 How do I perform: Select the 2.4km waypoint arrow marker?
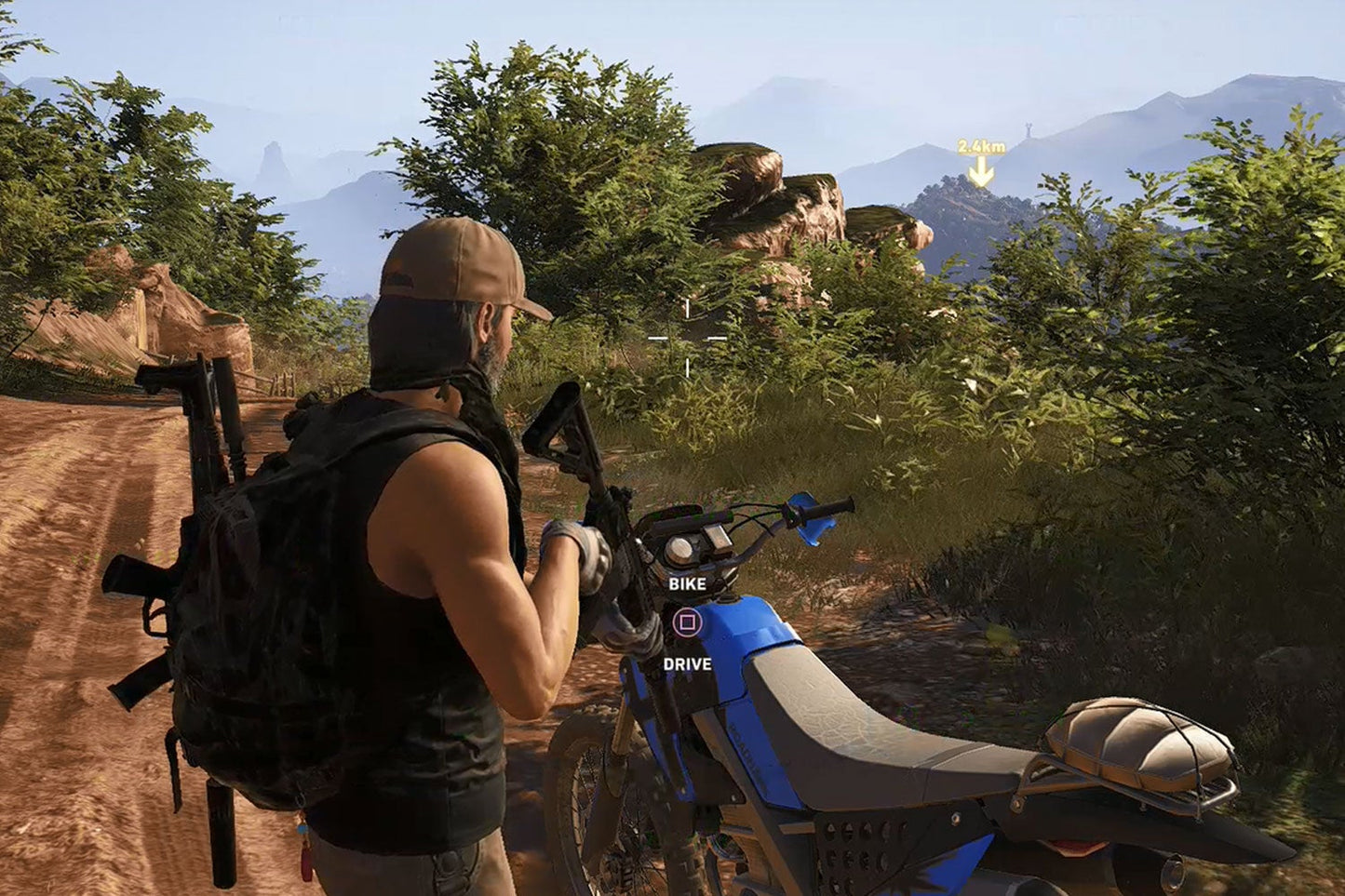pos(980,170)
